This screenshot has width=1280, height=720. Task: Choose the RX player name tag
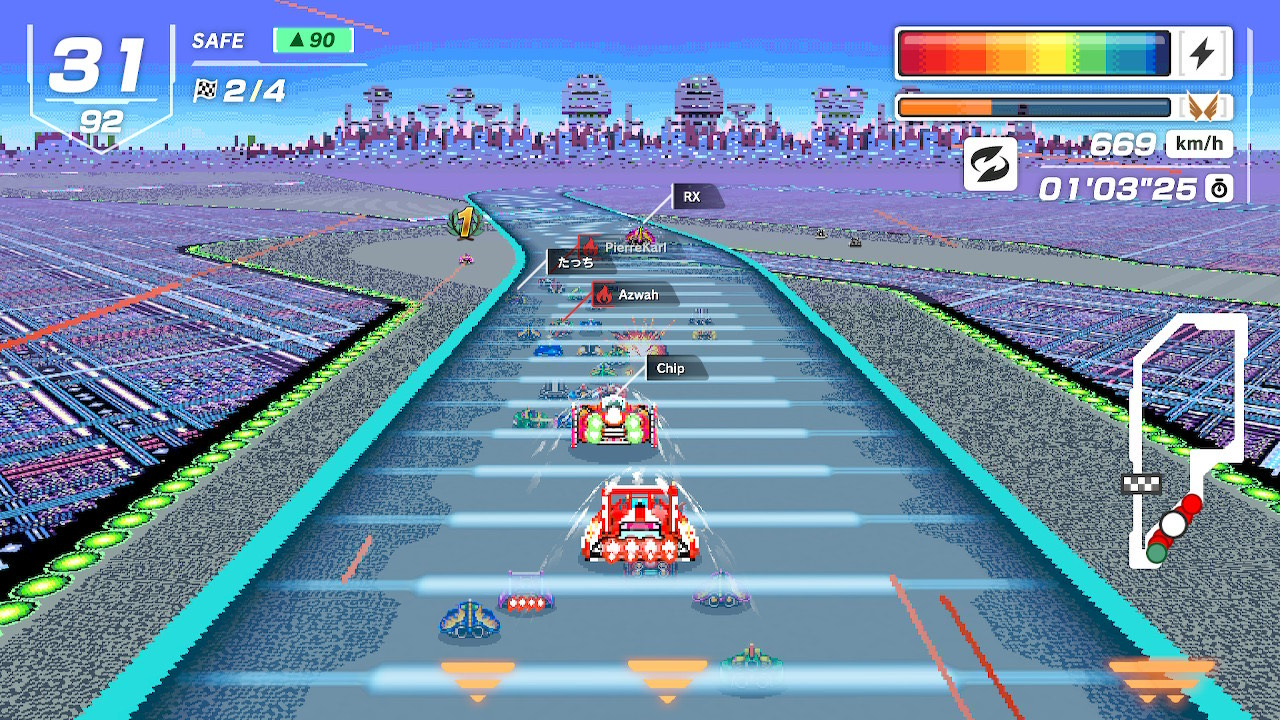pyautogui.click(x=696, y=197)
